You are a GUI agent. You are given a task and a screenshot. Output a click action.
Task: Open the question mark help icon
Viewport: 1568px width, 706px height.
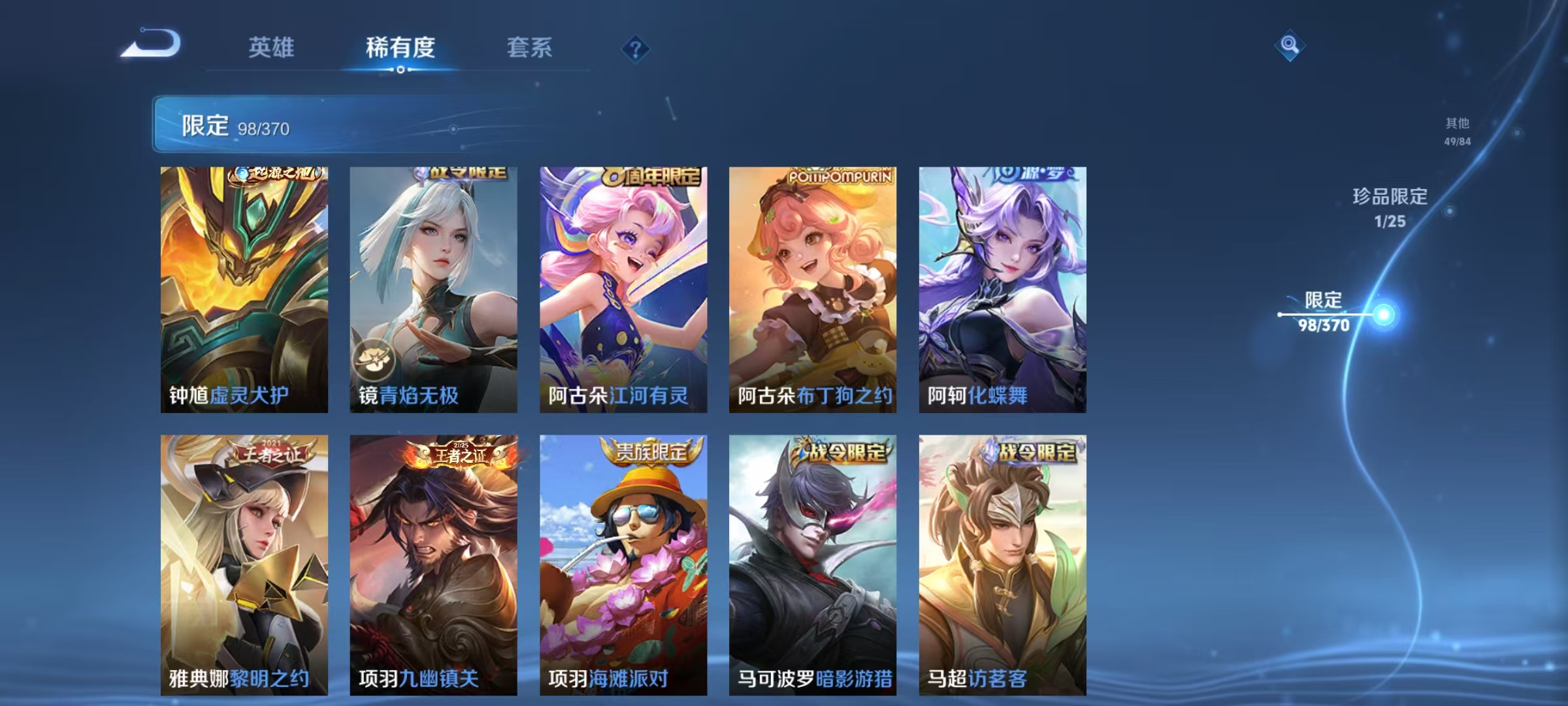[x=635, y=49]
